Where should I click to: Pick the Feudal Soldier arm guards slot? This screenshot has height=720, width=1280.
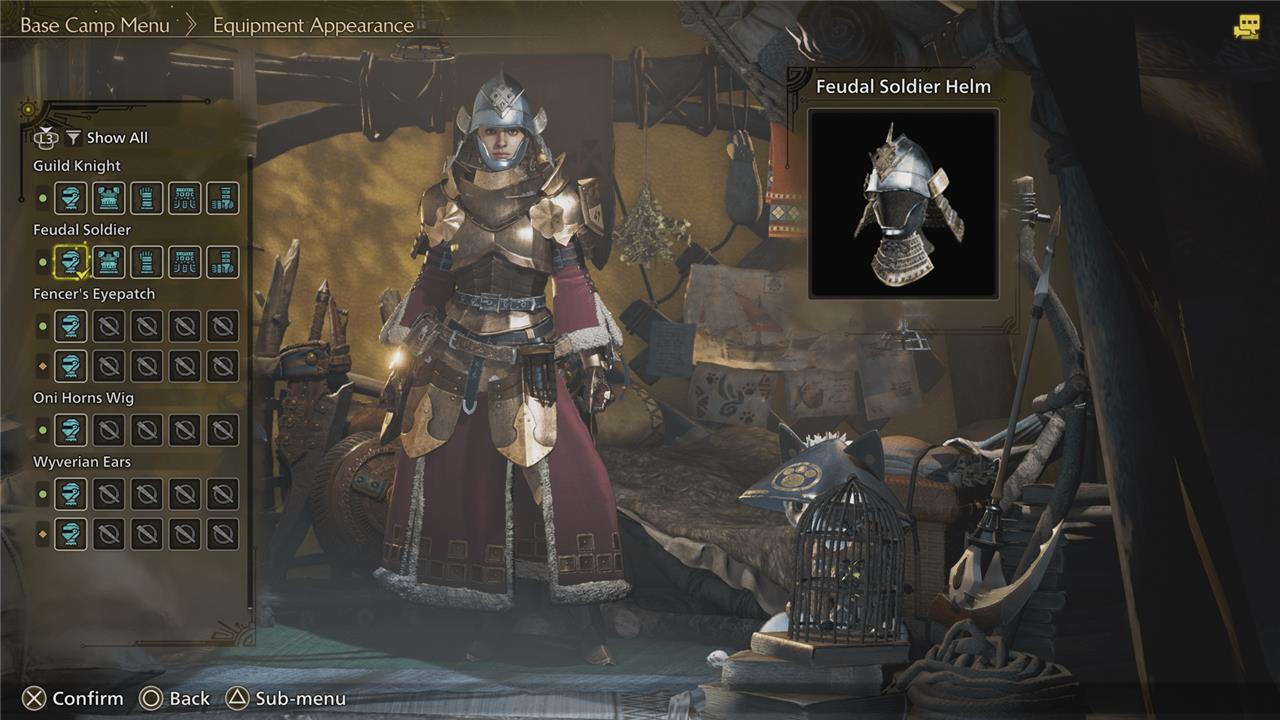(146, 262)
